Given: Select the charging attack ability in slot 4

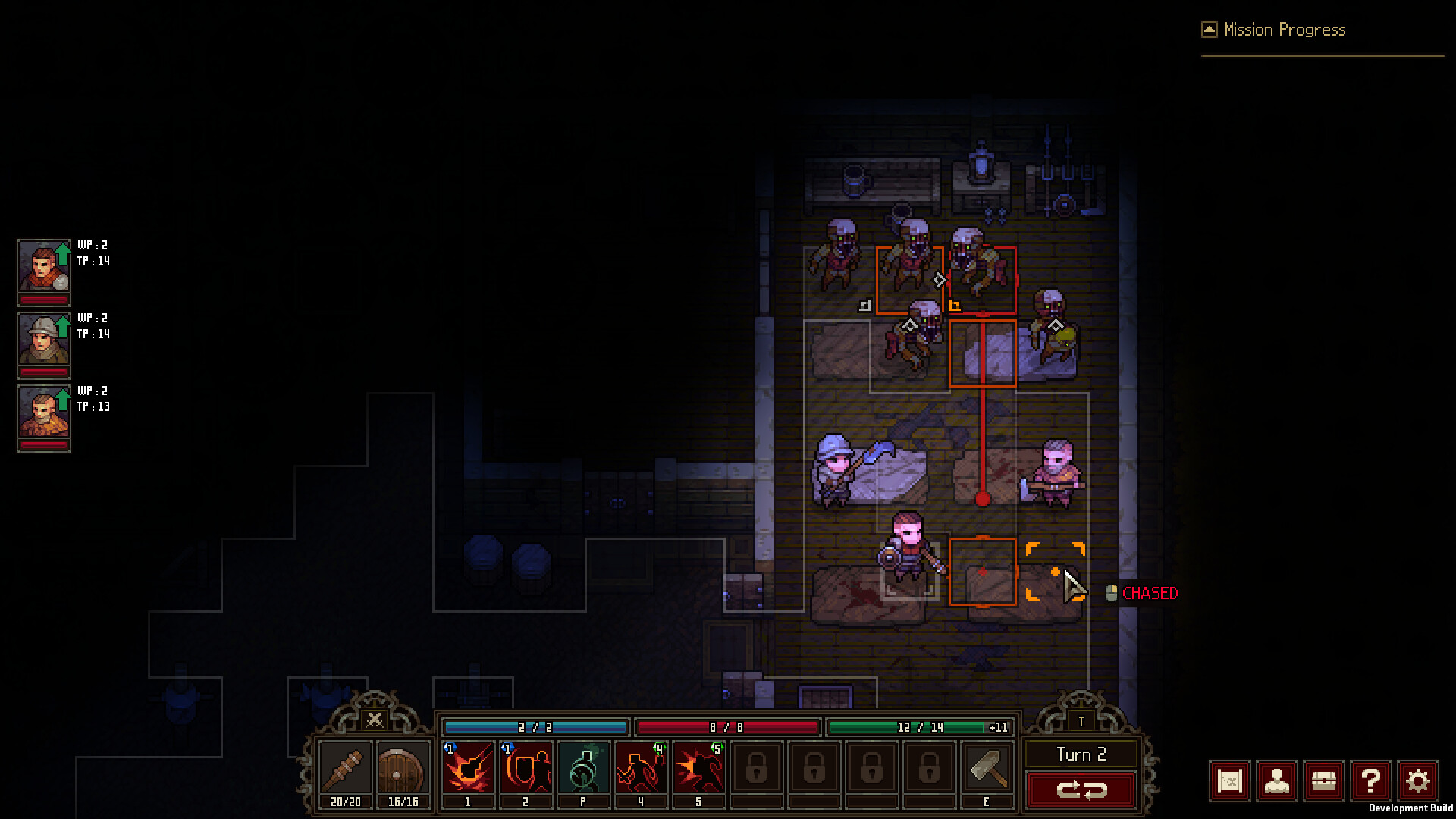Looking at the screenshot, I should 641,767.
